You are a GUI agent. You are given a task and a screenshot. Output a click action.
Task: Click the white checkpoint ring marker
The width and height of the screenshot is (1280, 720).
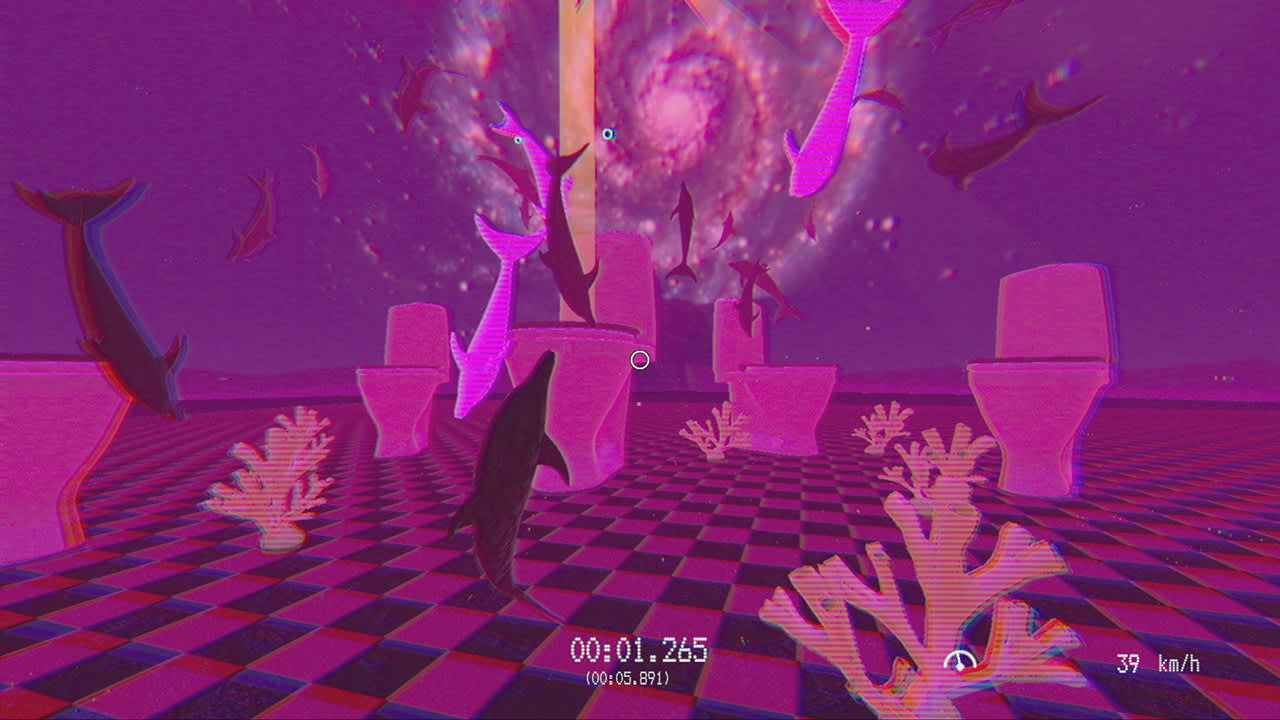(638, 360)
